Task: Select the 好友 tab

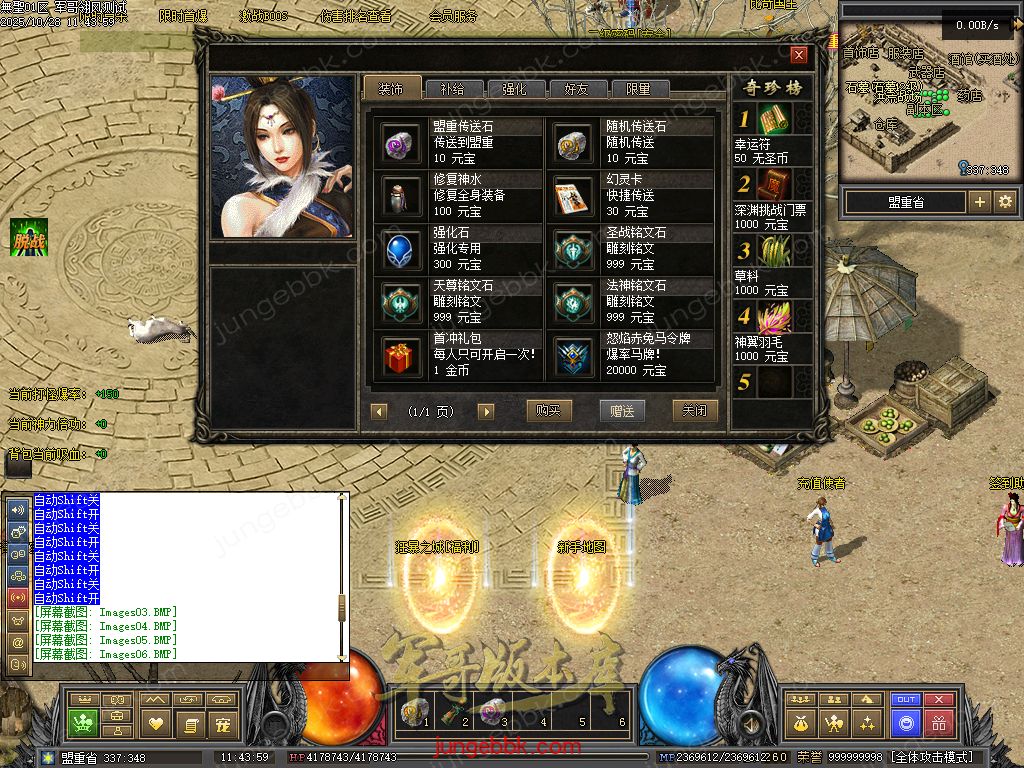Action: point(577,89)
